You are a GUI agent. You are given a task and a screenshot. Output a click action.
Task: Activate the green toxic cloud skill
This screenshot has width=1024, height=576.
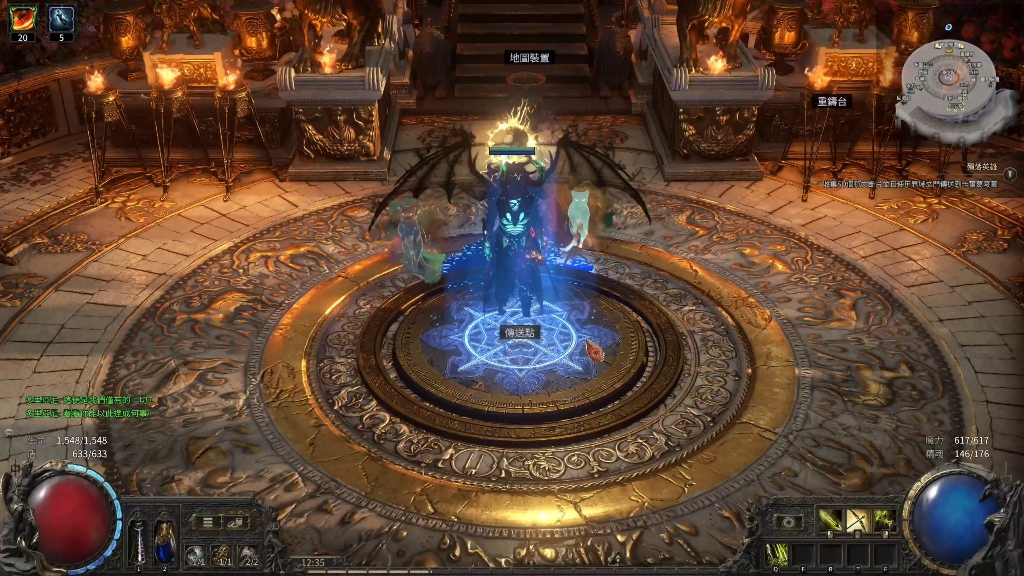coord(883,521)
